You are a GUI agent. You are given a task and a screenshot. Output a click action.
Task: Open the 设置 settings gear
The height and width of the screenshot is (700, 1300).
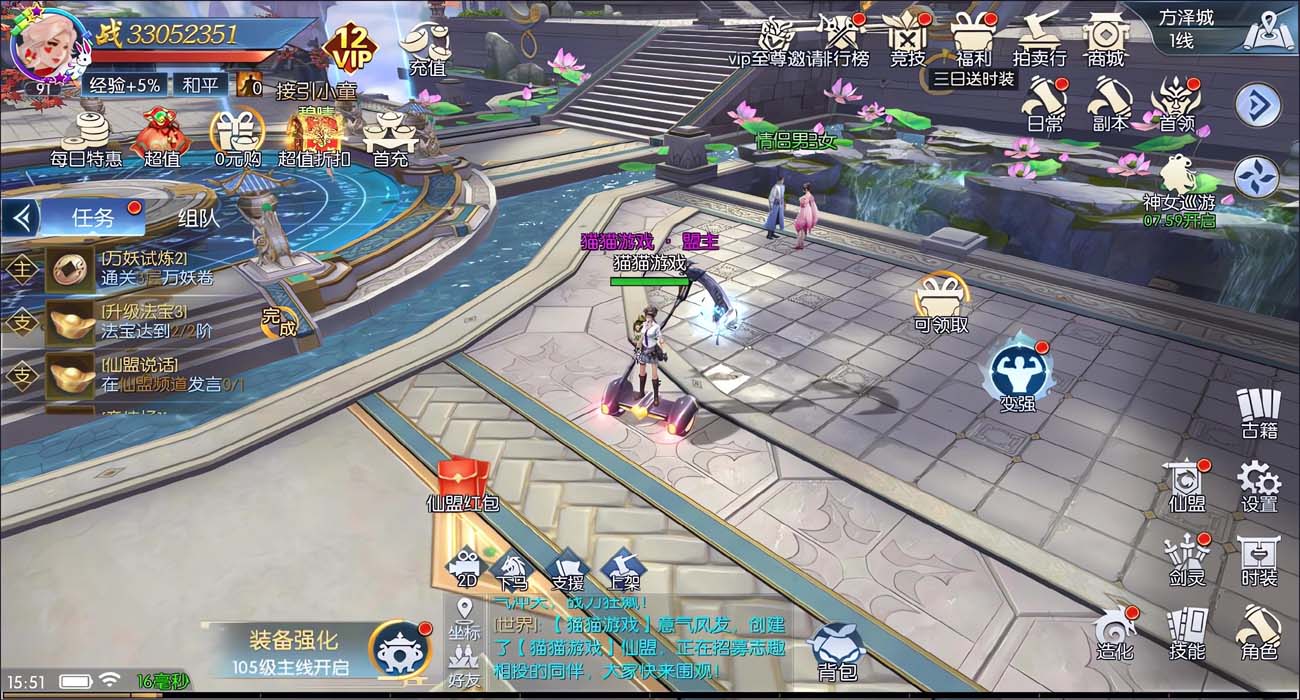pos(1258,485)
